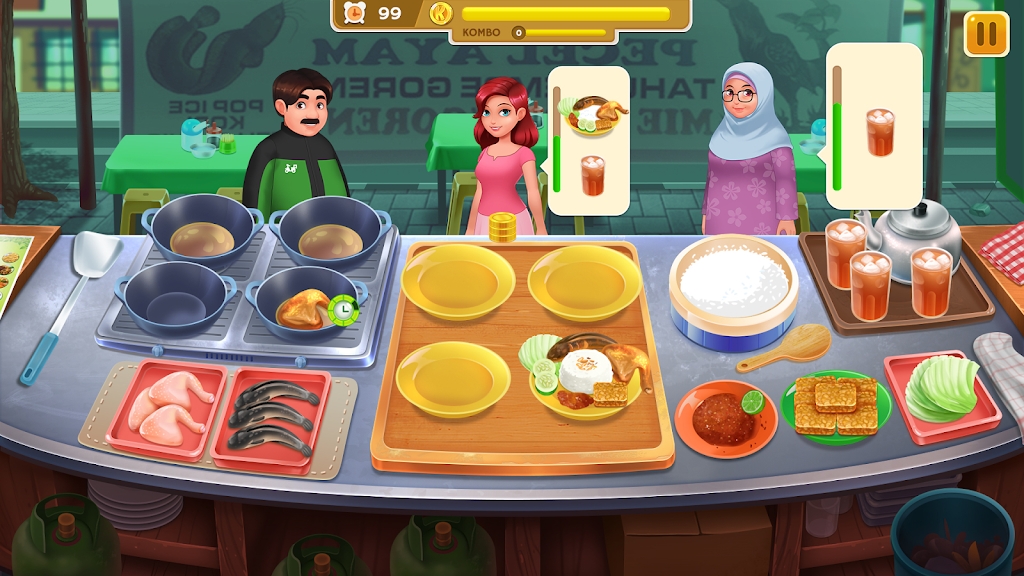The width and height of the screenshot is (1024, 576).
Task: Grab fried tempeh from the green plate
Action: point(830,406)
